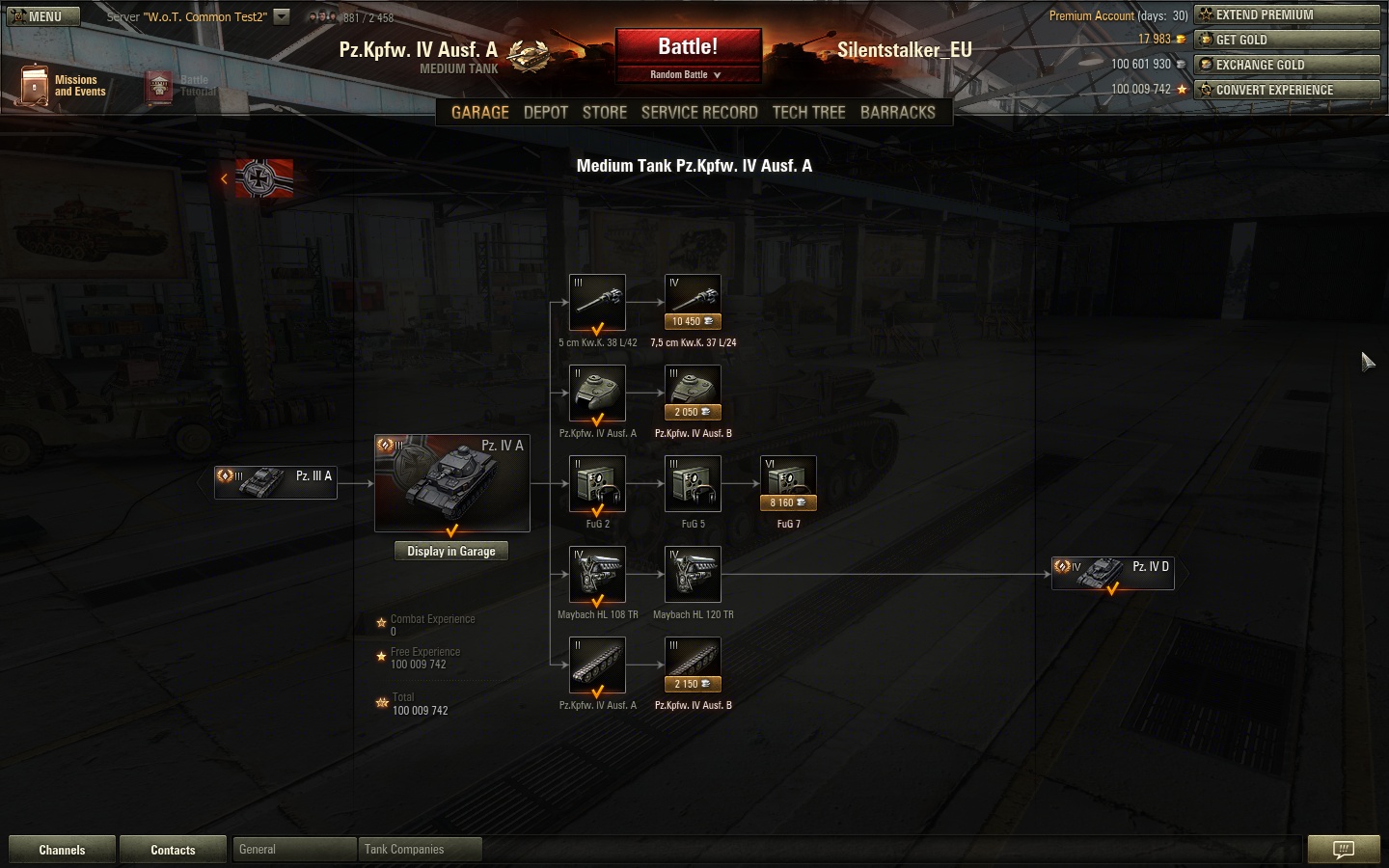
Task: Go to the SERVICE RECORD tab
Action: 699,113
